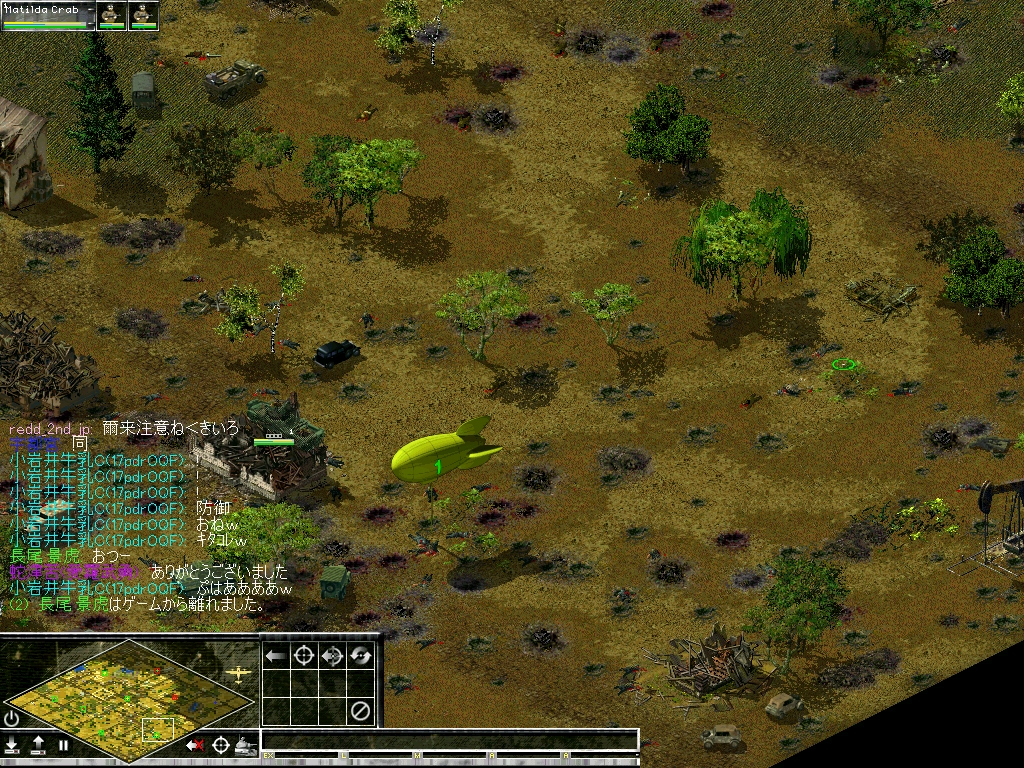Call the airplane icon next to the minimap
The width and height of the screenshot is (1024, 768).
(x=238, y=673)
